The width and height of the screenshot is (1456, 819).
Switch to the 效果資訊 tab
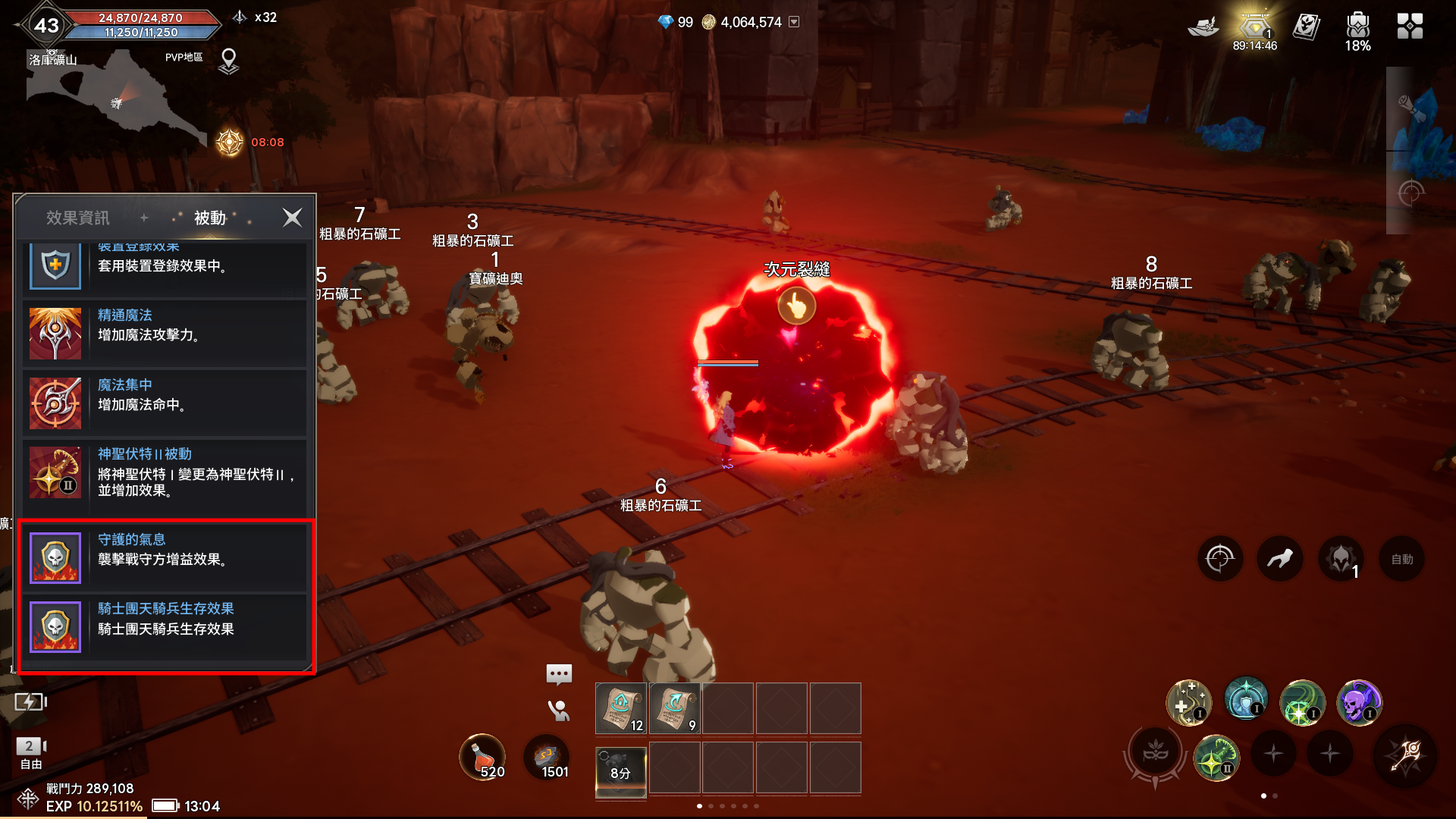click(78, 218)
